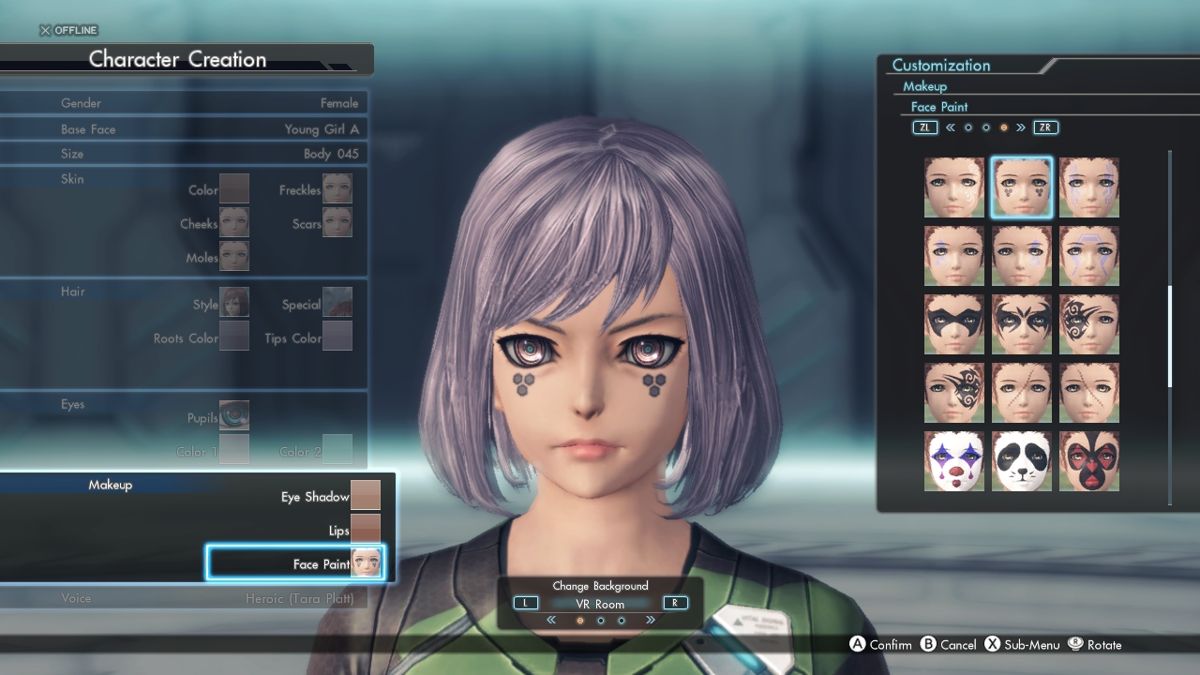Image resolution: width=1200 pixels, height=675 pixels.
Task: Choose the black bat mask face paint
Action: coord(954,324)
